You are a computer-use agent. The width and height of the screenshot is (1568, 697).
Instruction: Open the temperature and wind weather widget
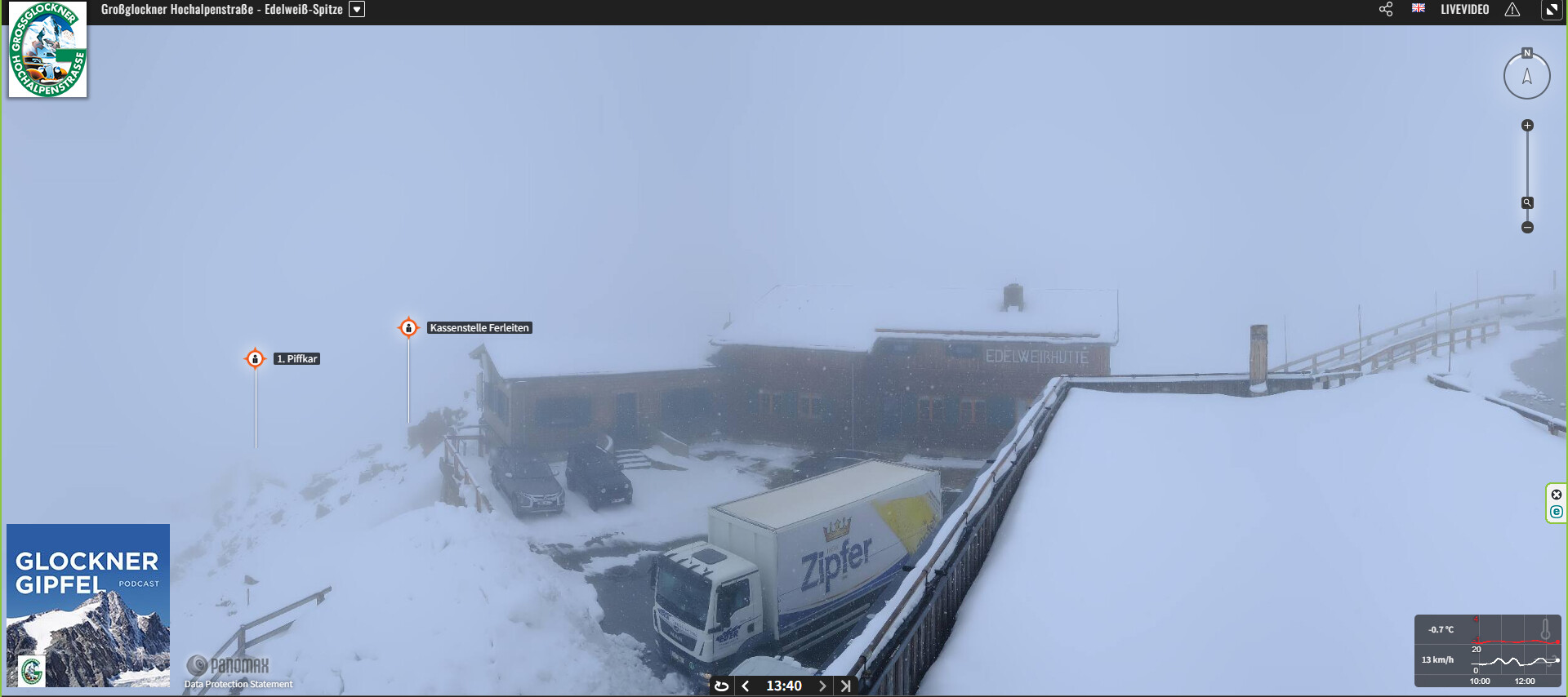pyautogui.click(x=1487, y=650)
